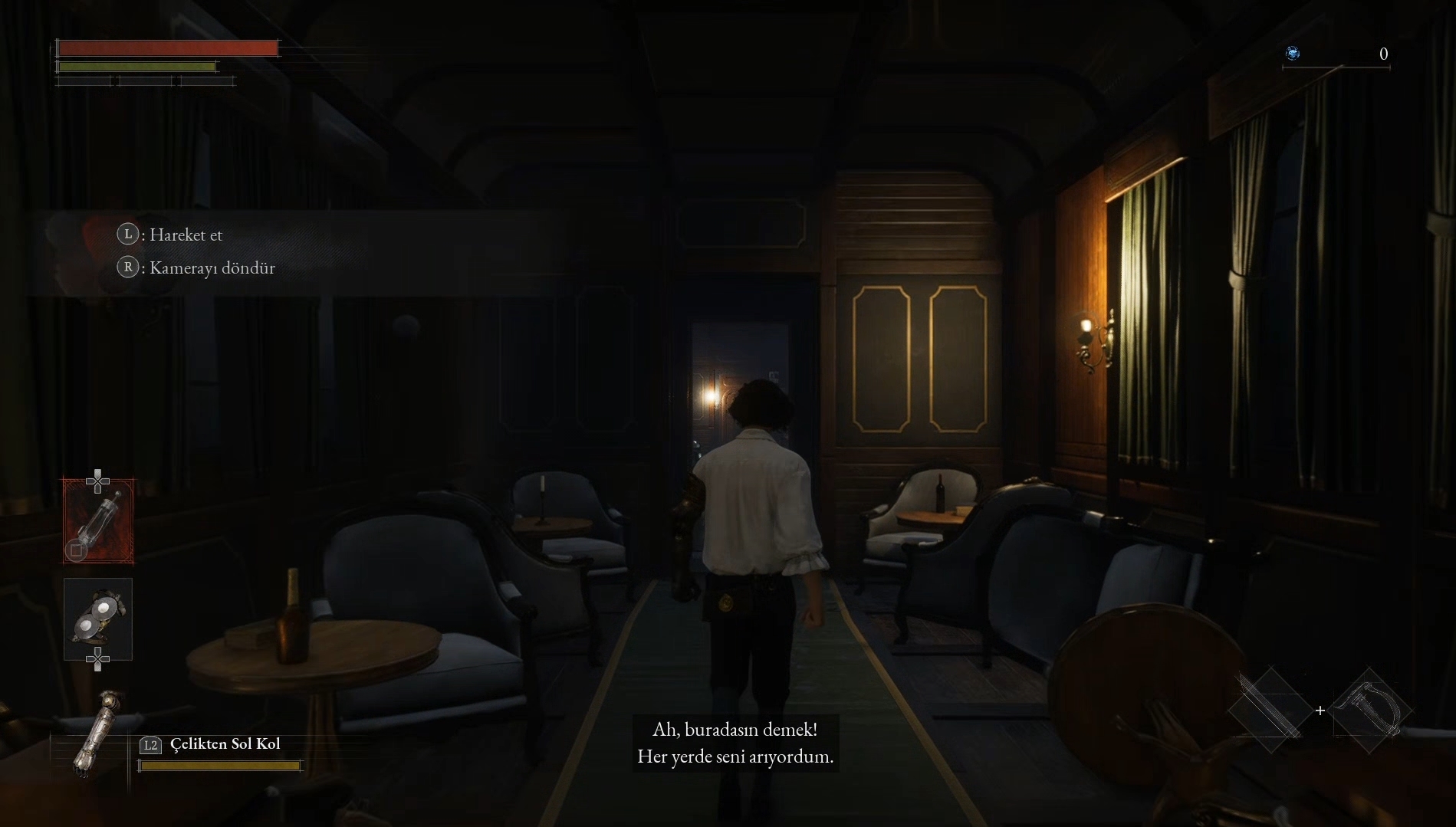This screenshot has height=827, width=1456.
Task: Select the glass pulse cell item slot
Action: [98, 521]
